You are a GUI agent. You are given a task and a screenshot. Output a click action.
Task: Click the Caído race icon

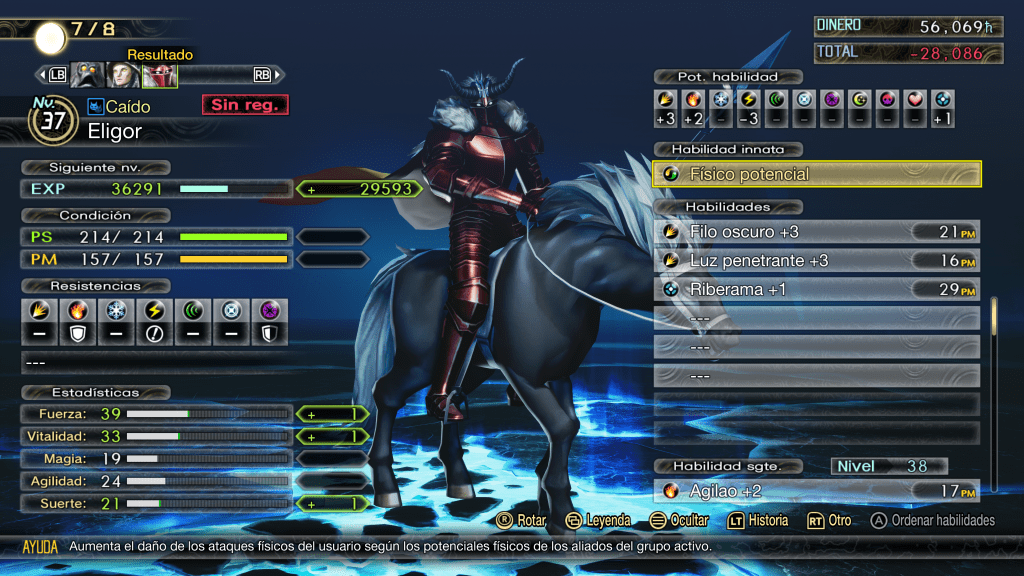pyautogui.click(x=97, y=106)
